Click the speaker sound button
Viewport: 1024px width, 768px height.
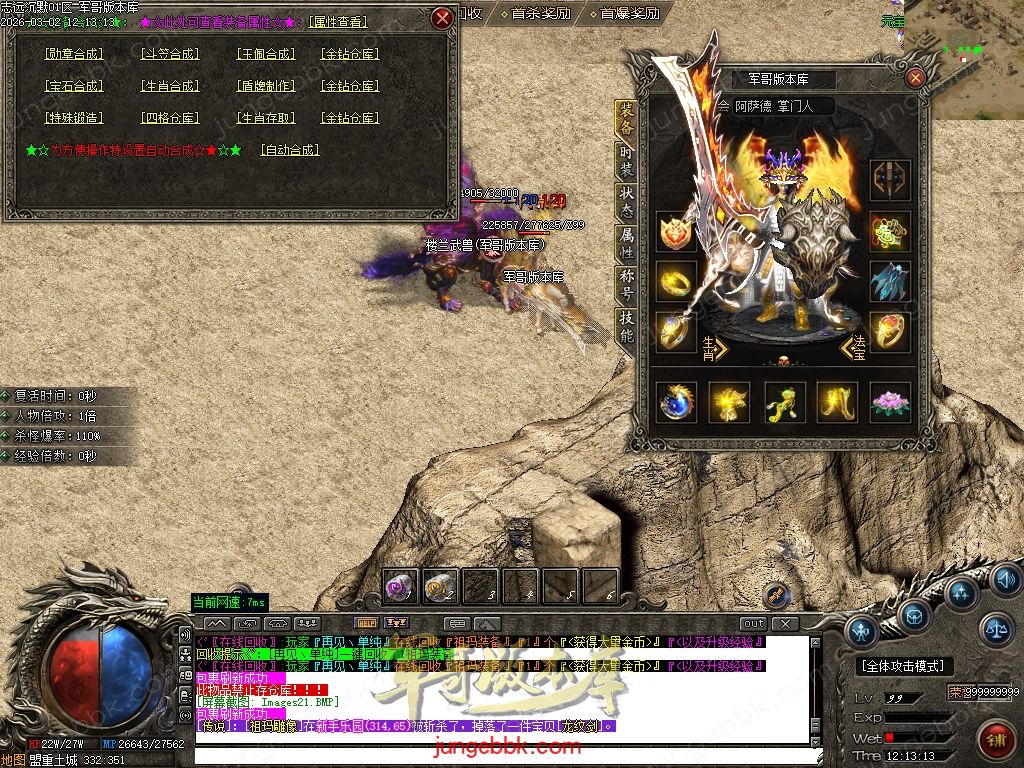point(1005,579)
